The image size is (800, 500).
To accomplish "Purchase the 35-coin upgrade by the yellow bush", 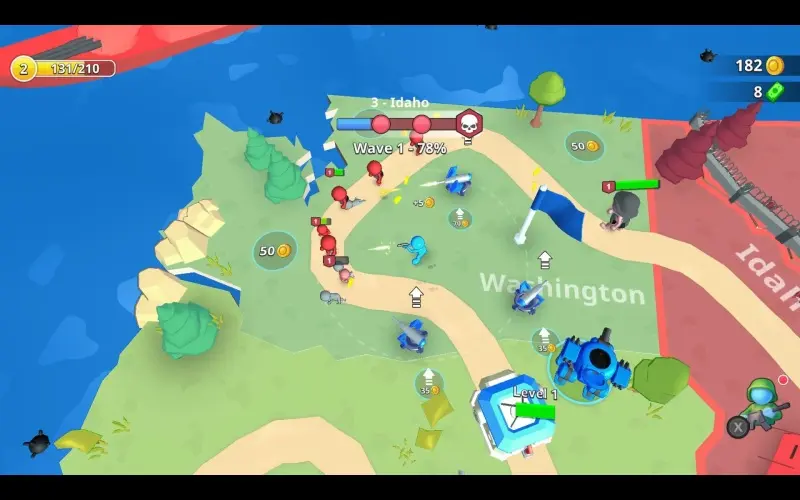I will 429,382.
